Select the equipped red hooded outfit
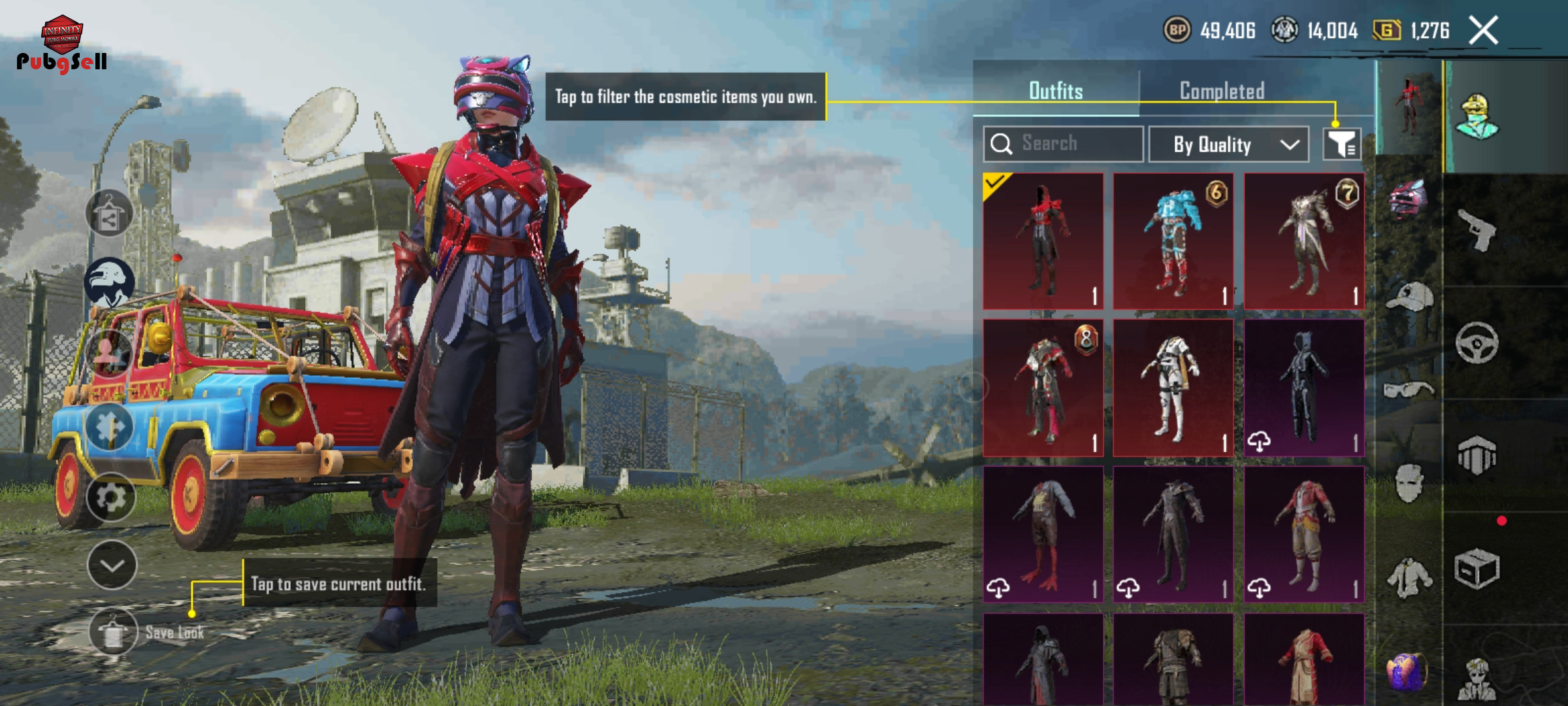1568x706 pixels. point(1043,241)
